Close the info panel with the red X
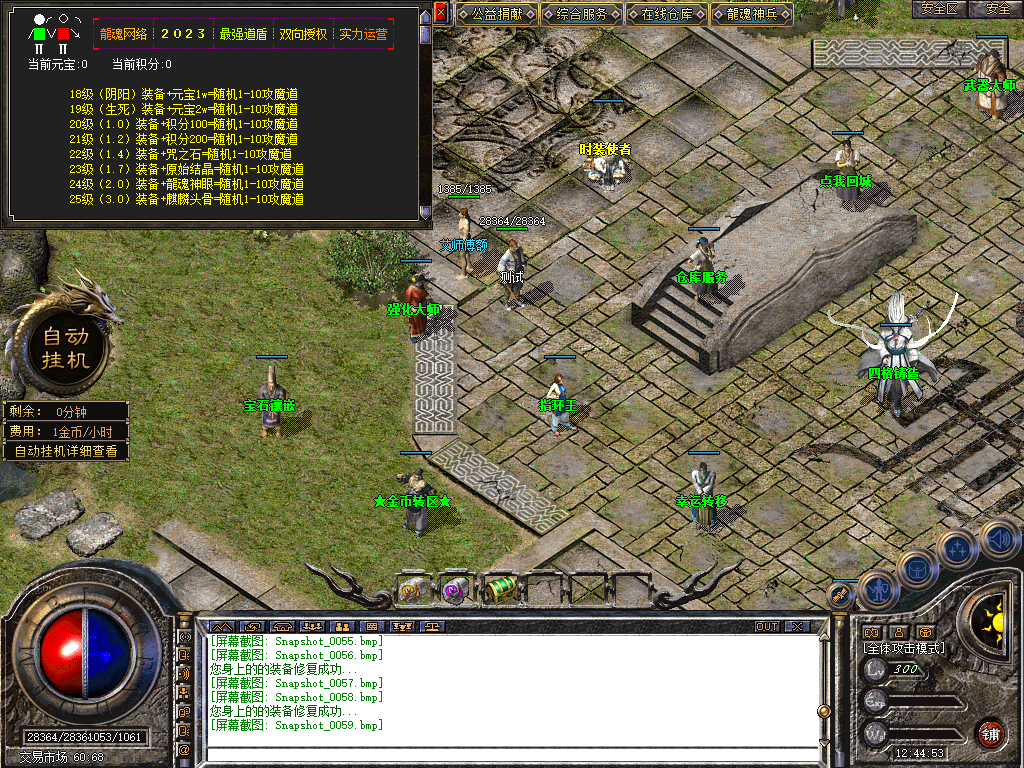The height and width of the screenshot is (768, 1024). pos(441,13)
